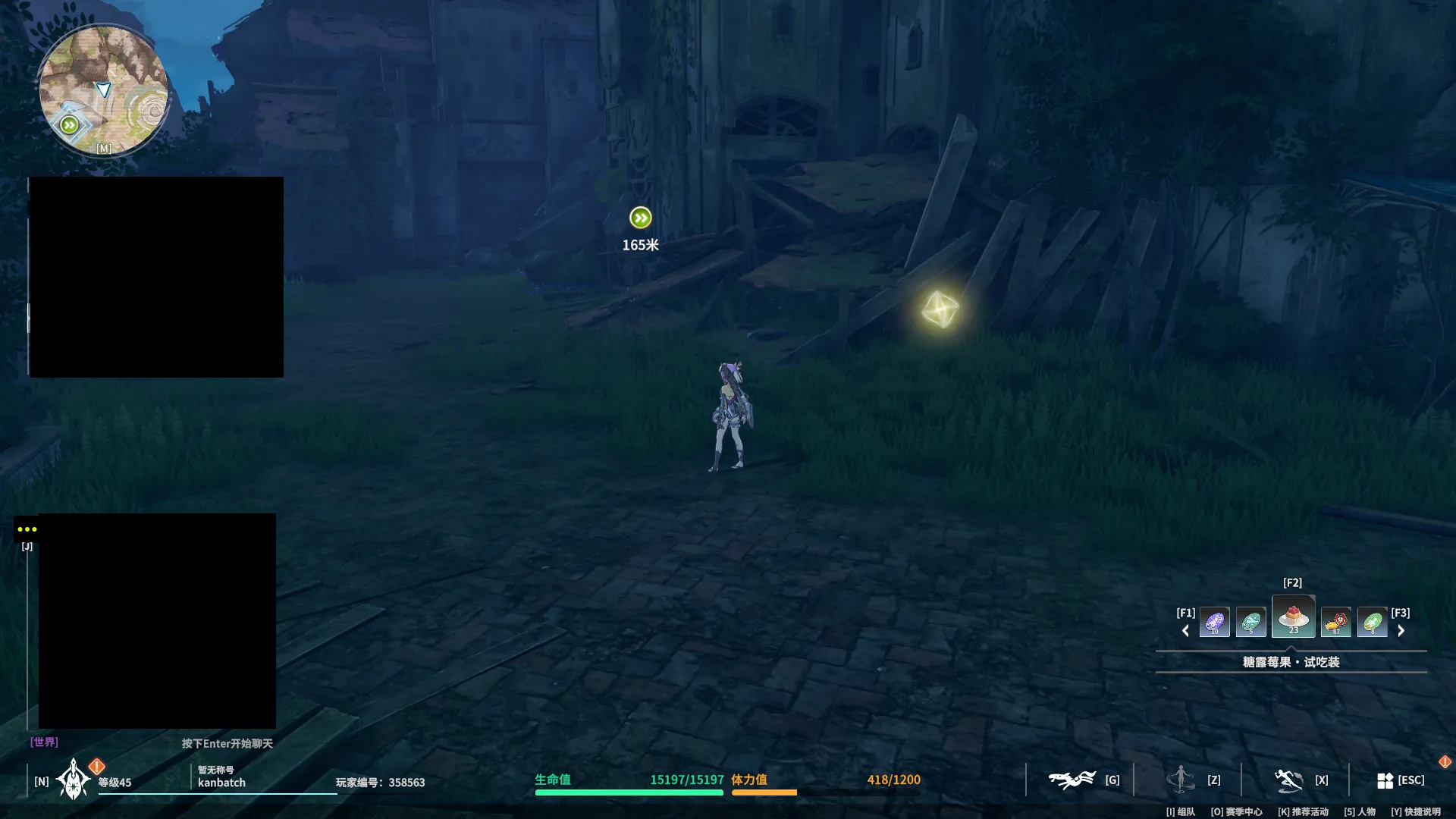Screen dimensions: 1456x819
Task: Switch the chat channel via 世界 label
Action: tap(44, 742)
